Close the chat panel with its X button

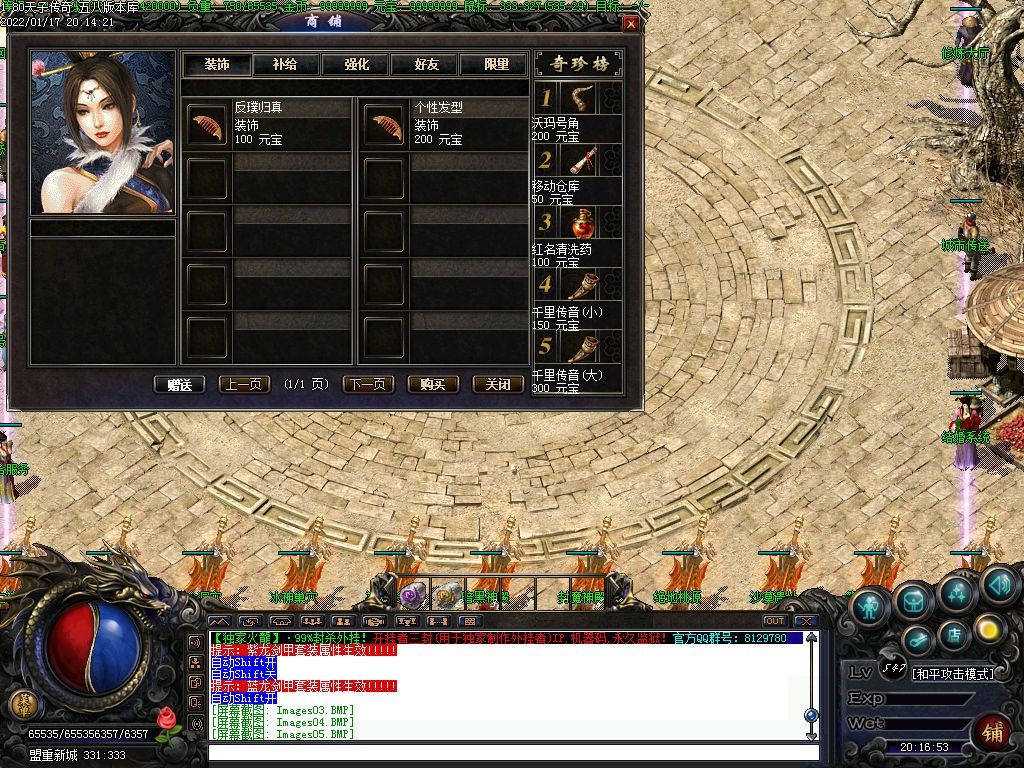806,621
